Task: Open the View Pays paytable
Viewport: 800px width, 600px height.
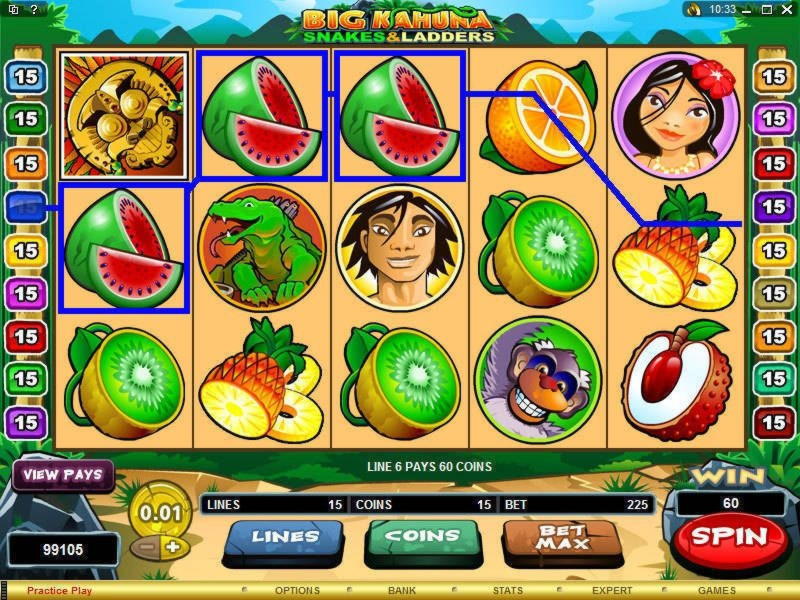Action: (62, 474)
